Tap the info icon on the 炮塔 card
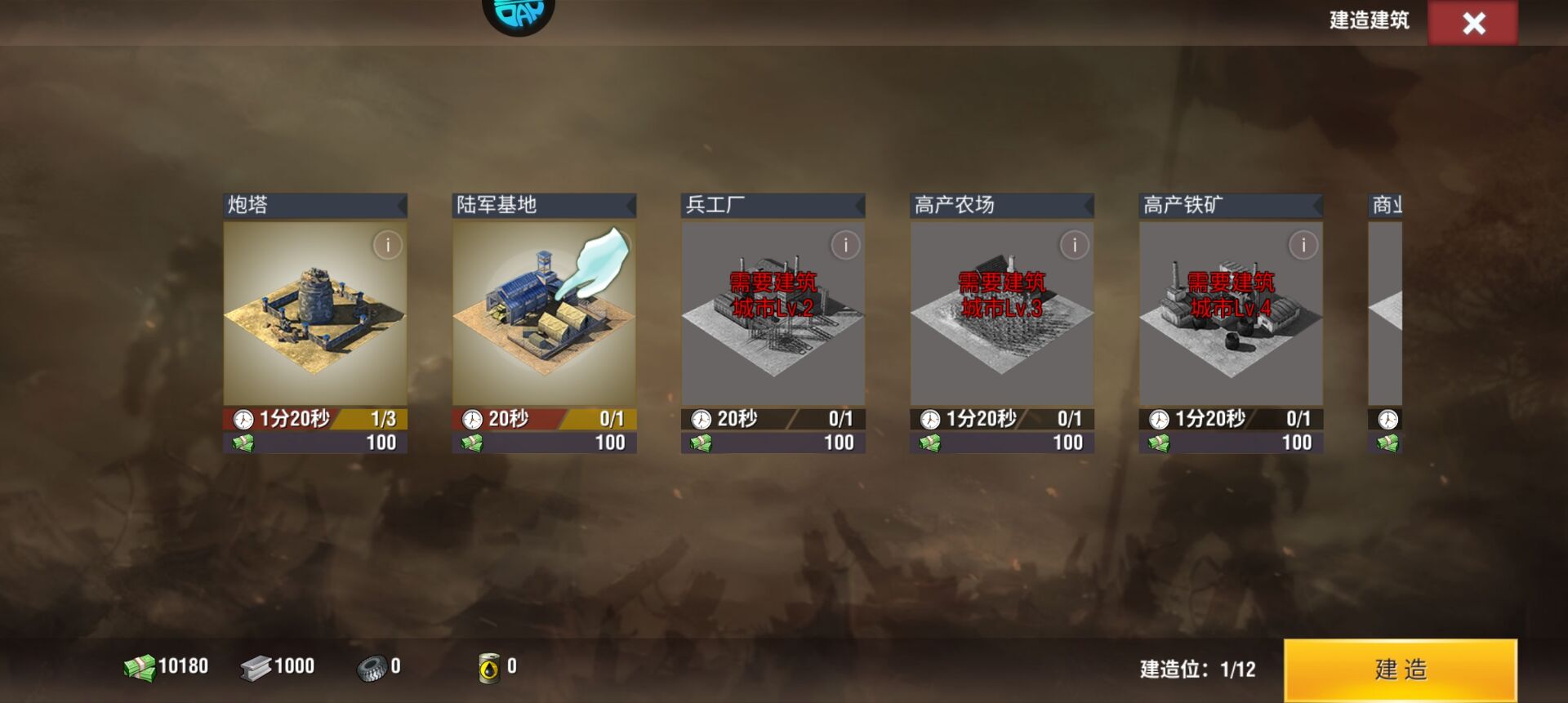 [389, 245]
